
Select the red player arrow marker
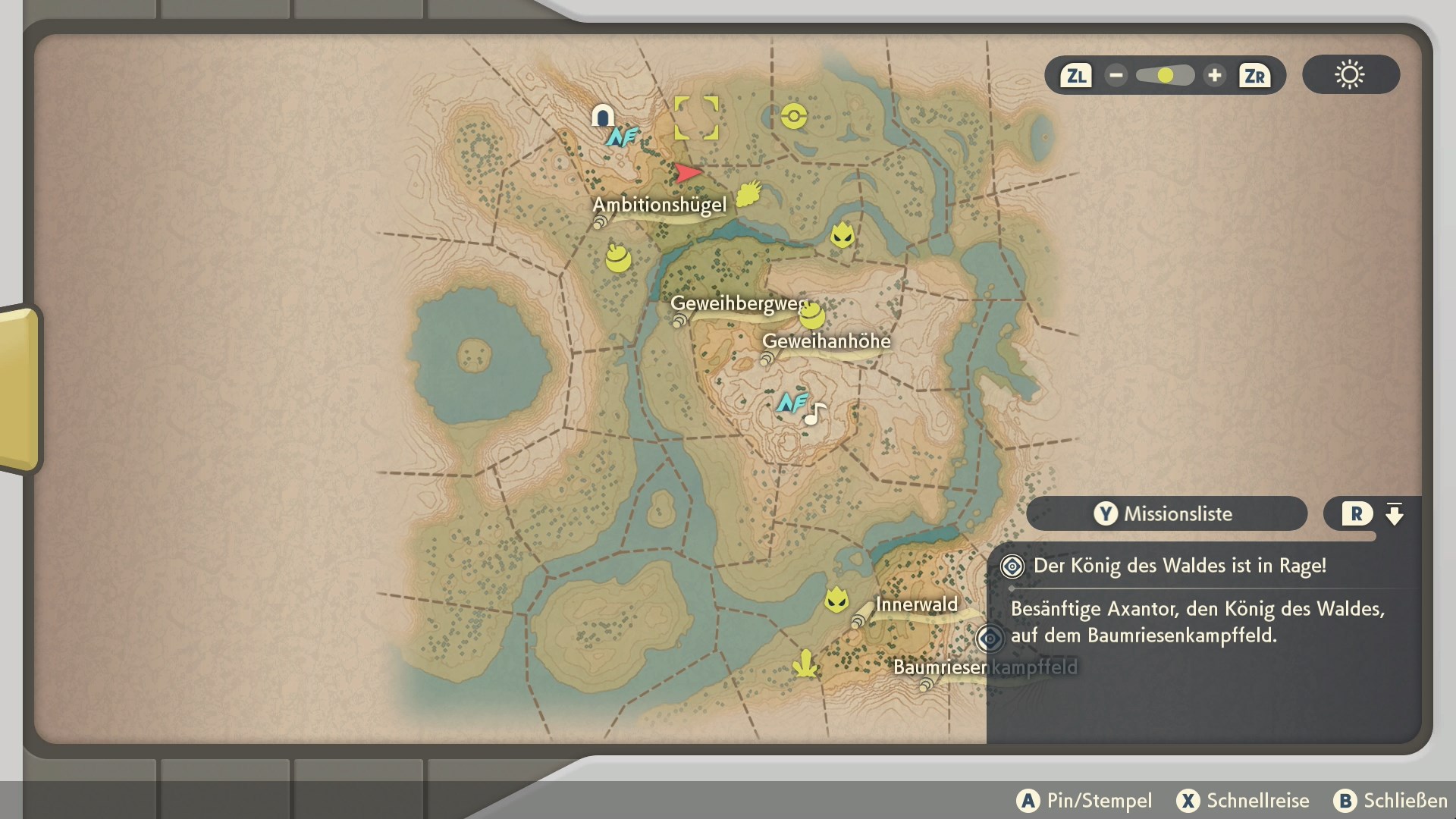(688, 173)
